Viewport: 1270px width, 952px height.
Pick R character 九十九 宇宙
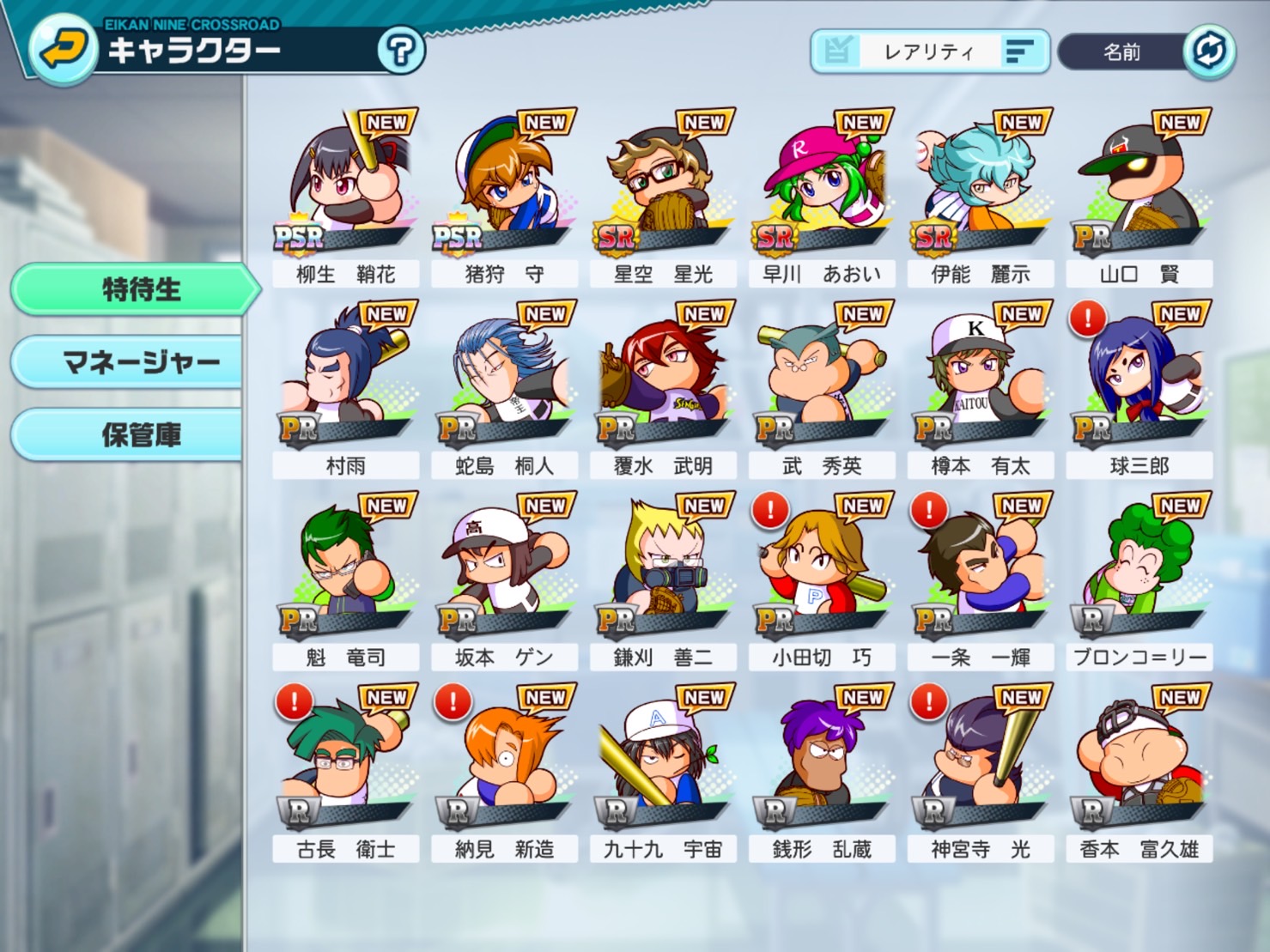pyautogui.click(x=663, y=771)
